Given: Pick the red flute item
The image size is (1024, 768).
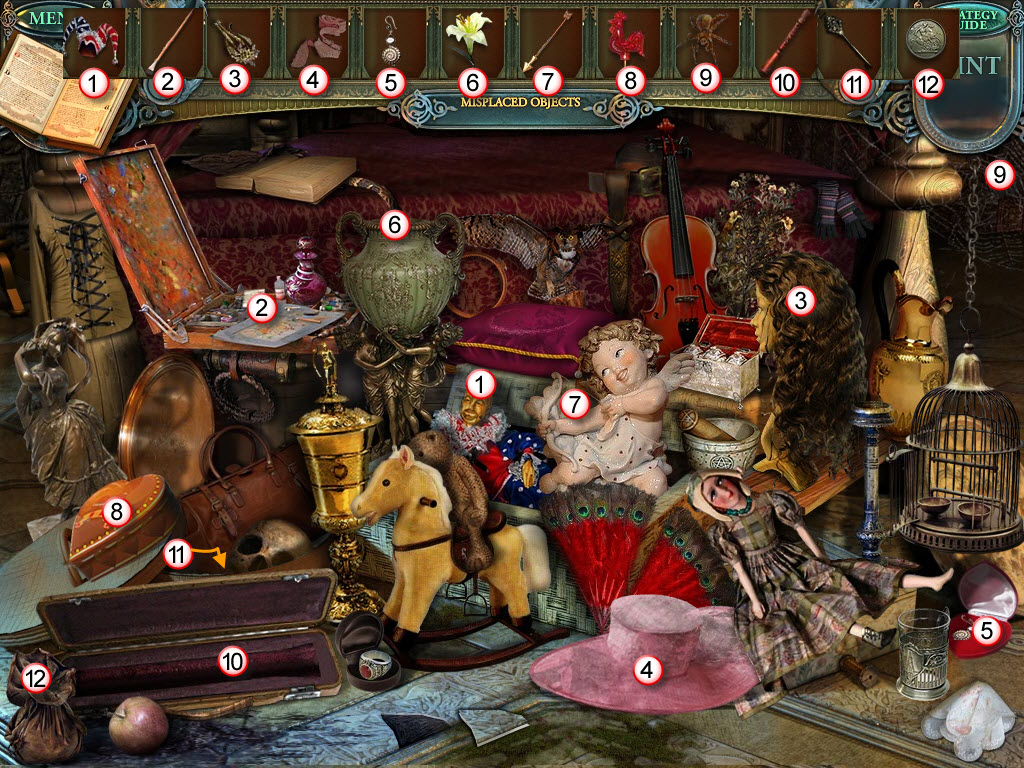Looking at the screenshot, I should tap(783, 43).
